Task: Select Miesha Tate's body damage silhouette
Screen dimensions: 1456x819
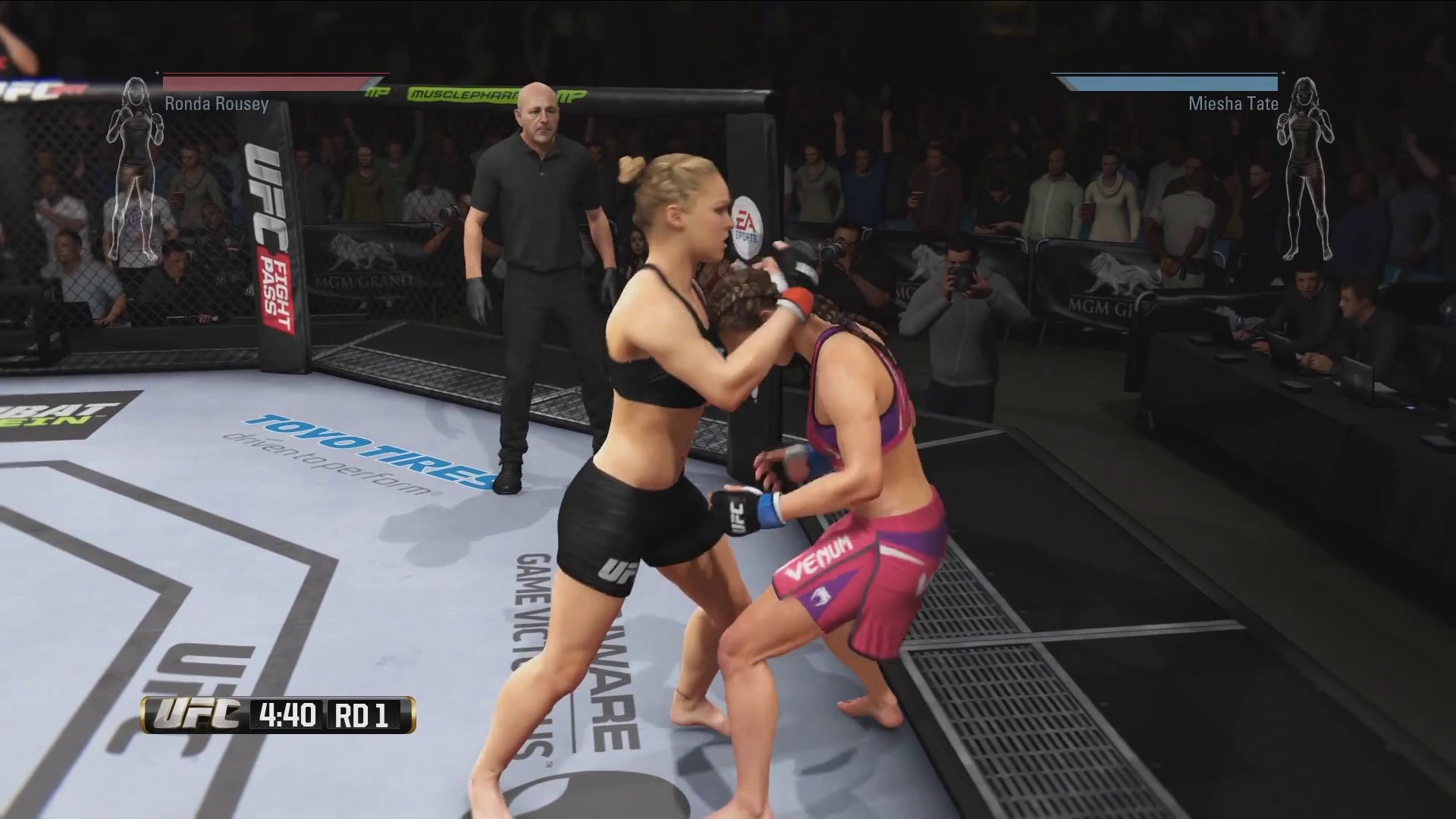Action: pos(1306,168)
